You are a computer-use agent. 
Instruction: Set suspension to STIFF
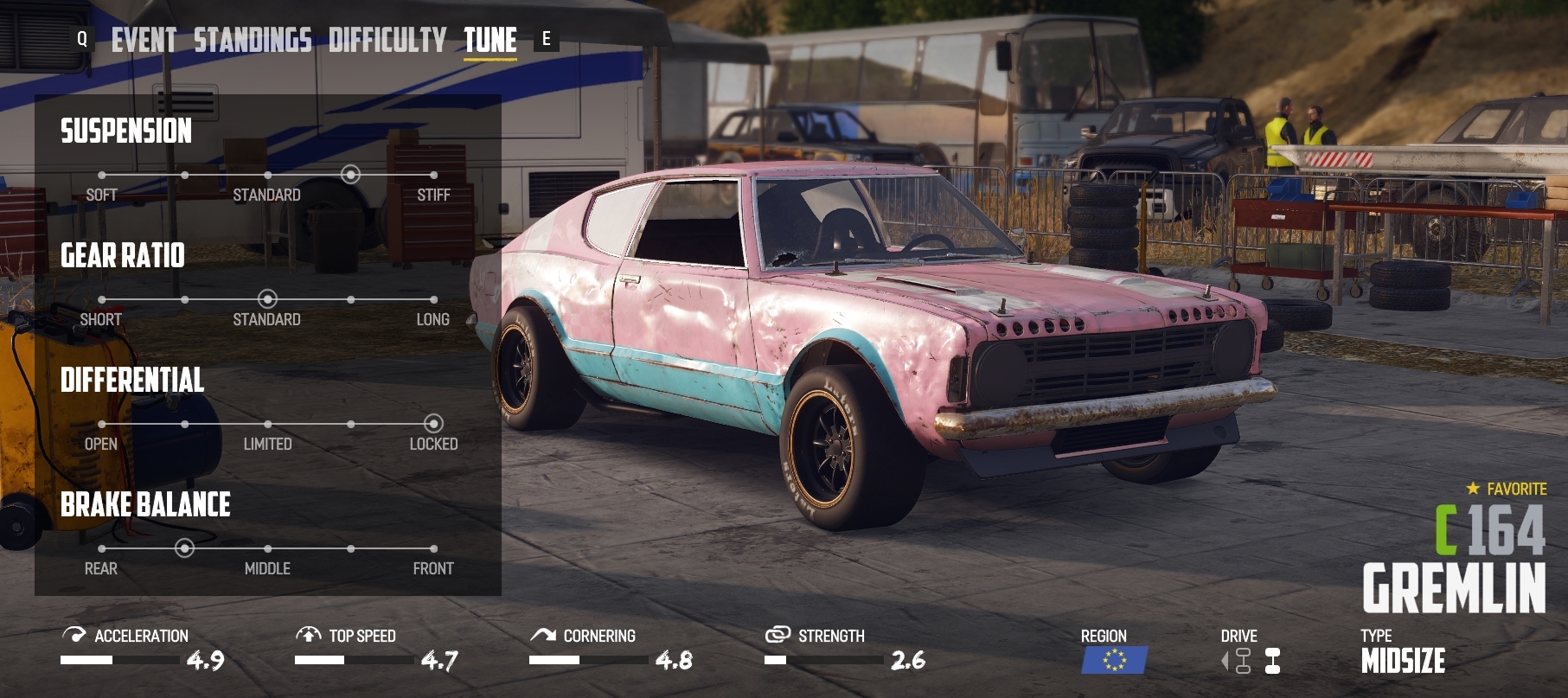pyautogui.click(x=433, y=173)
